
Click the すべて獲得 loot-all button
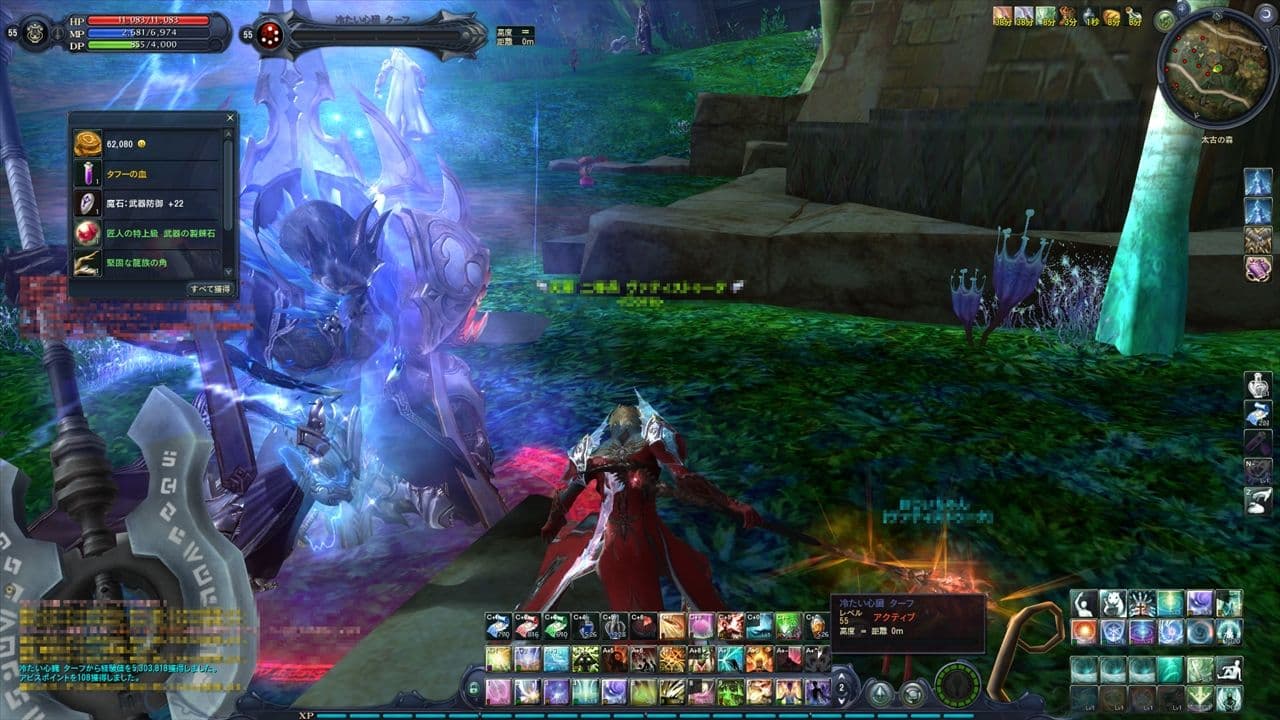tap(209, 289)
